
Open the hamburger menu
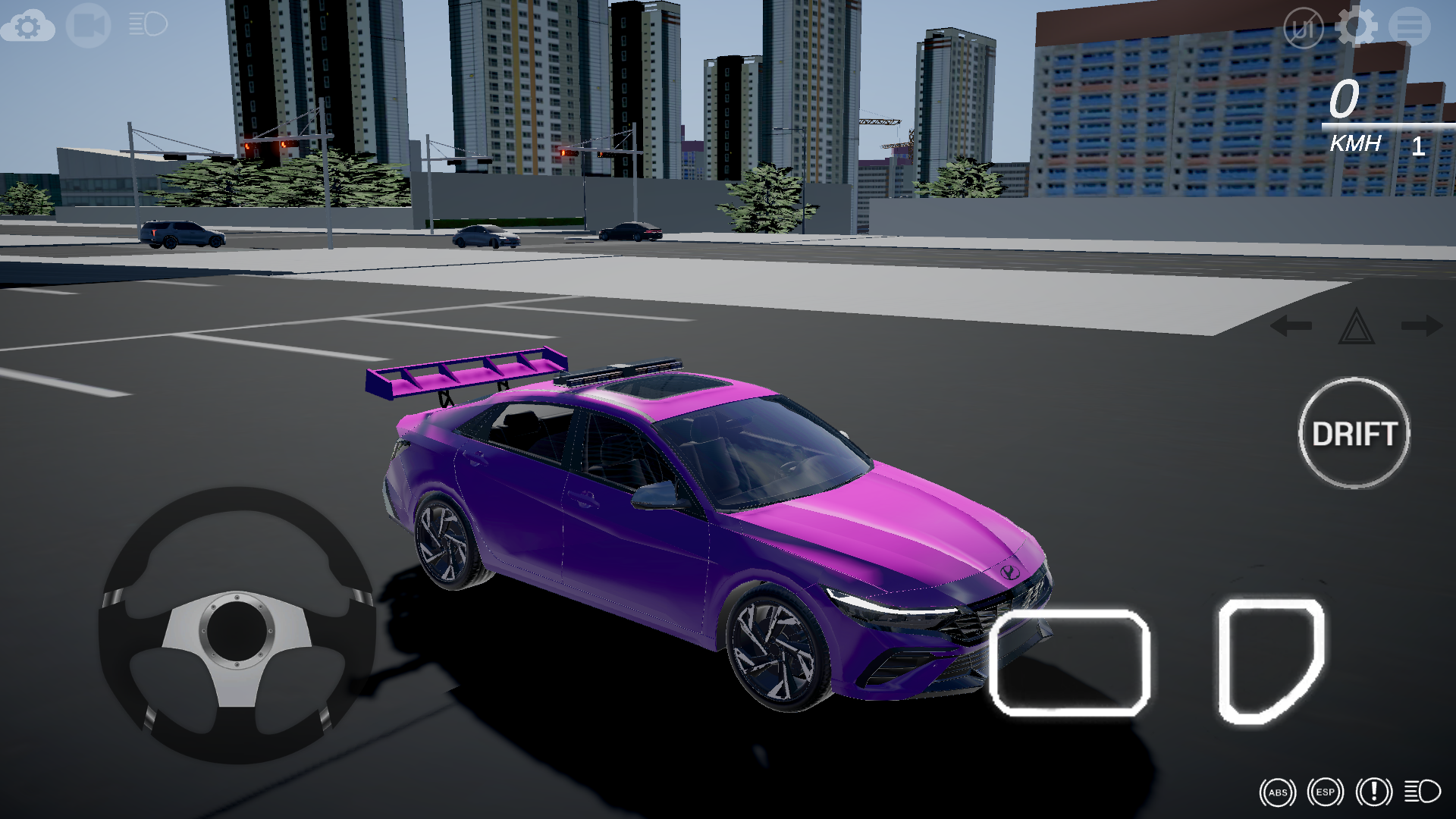(x=1410, y=27)
